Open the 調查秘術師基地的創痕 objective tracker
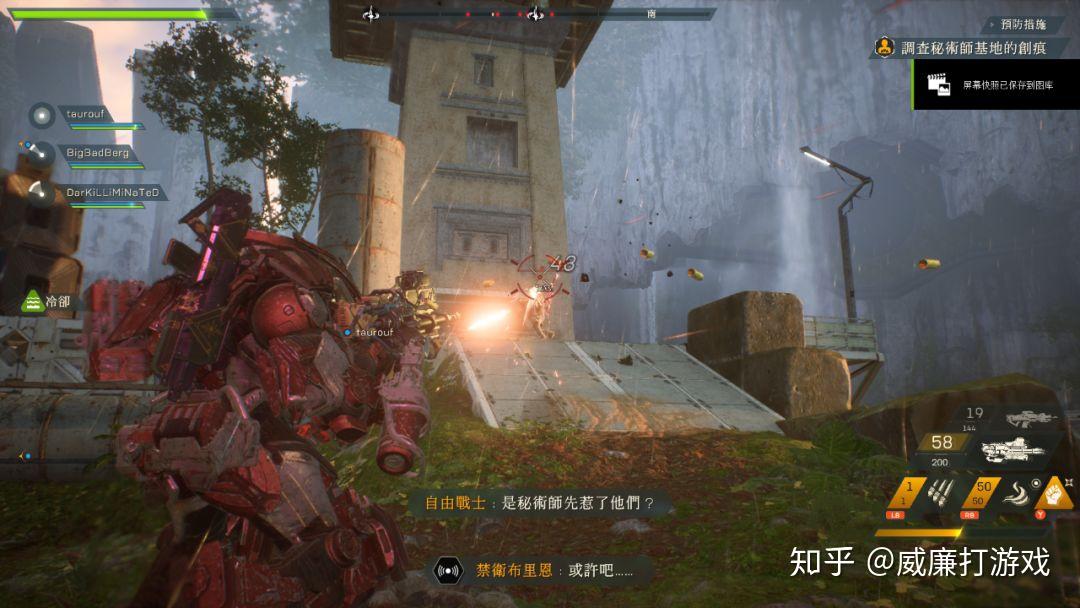 click(973, 47)
